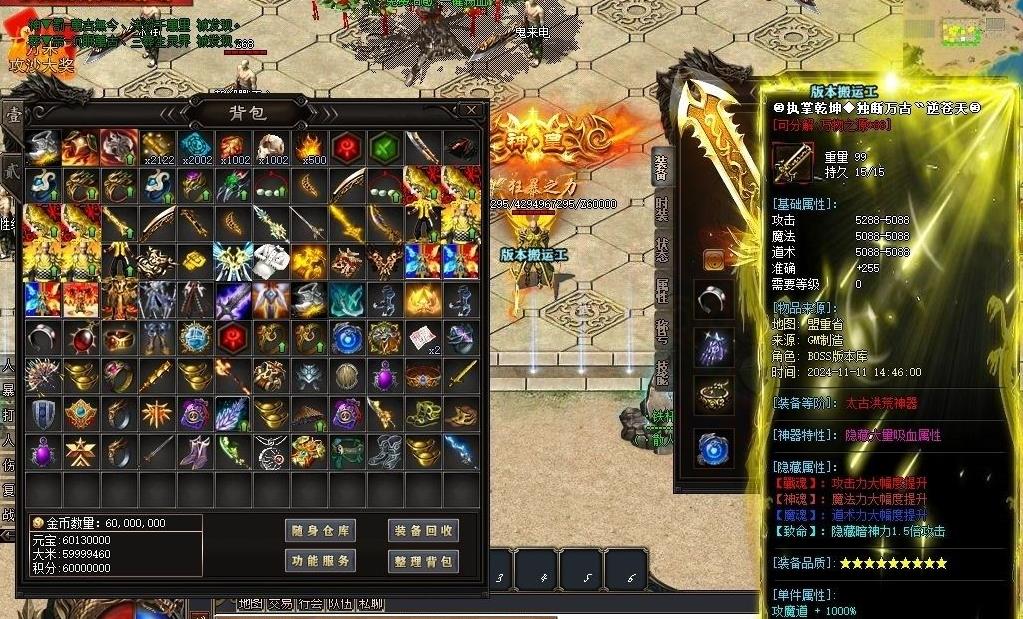The width and height of the screenshot is (1023, 619).
Task: Open the 地图 map tab
Action: point(250,604)
